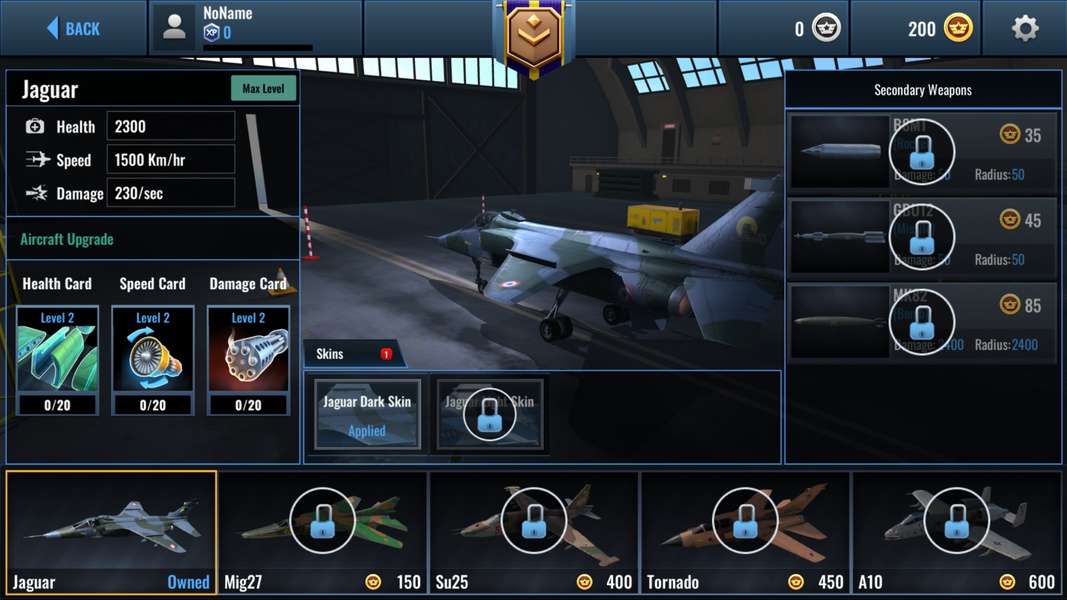Viewport: 1067px width, 600px height.
Task: Select the Speed Card upgrade
Action: [153, 359]
